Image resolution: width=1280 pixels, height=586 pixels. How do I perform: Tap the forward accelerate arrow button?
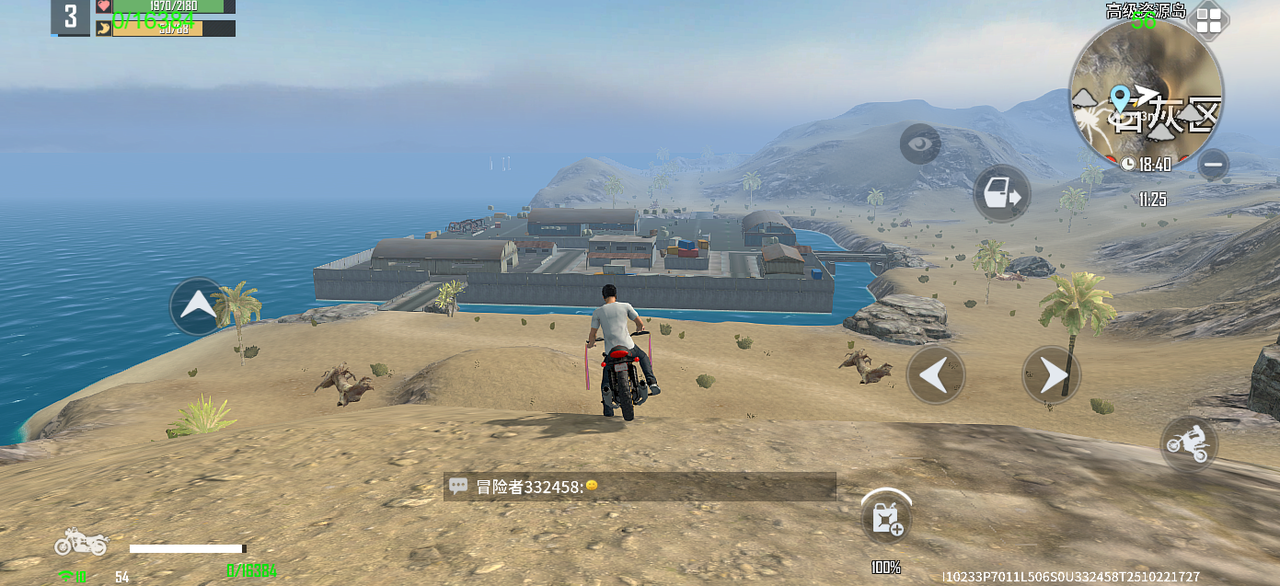tap(198, 305)
